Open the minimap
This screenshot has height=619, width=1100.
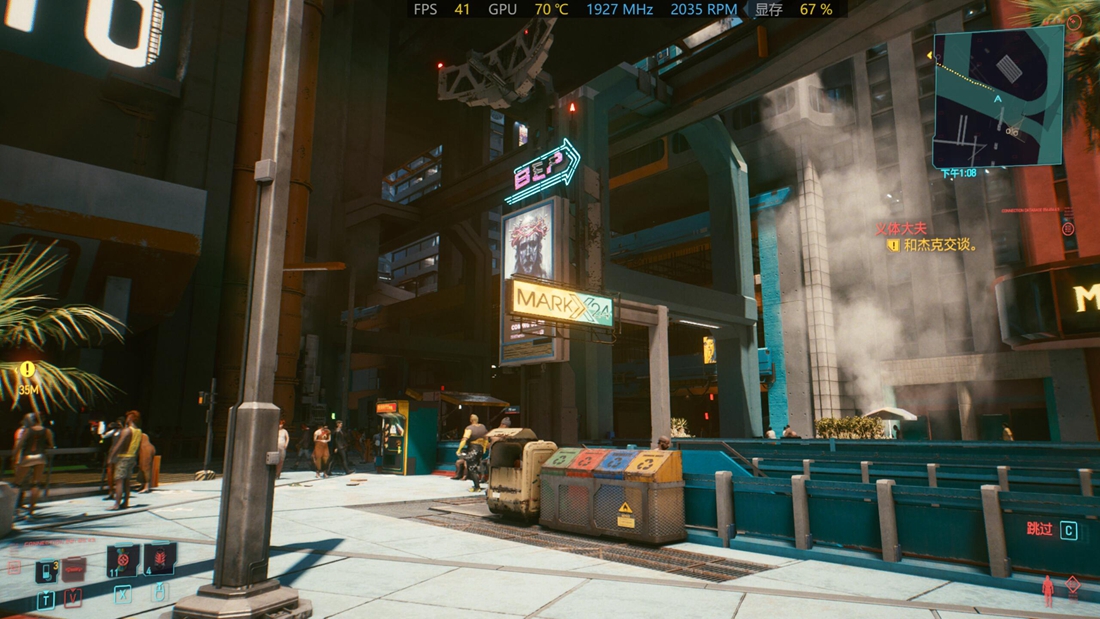click(997, 97)
